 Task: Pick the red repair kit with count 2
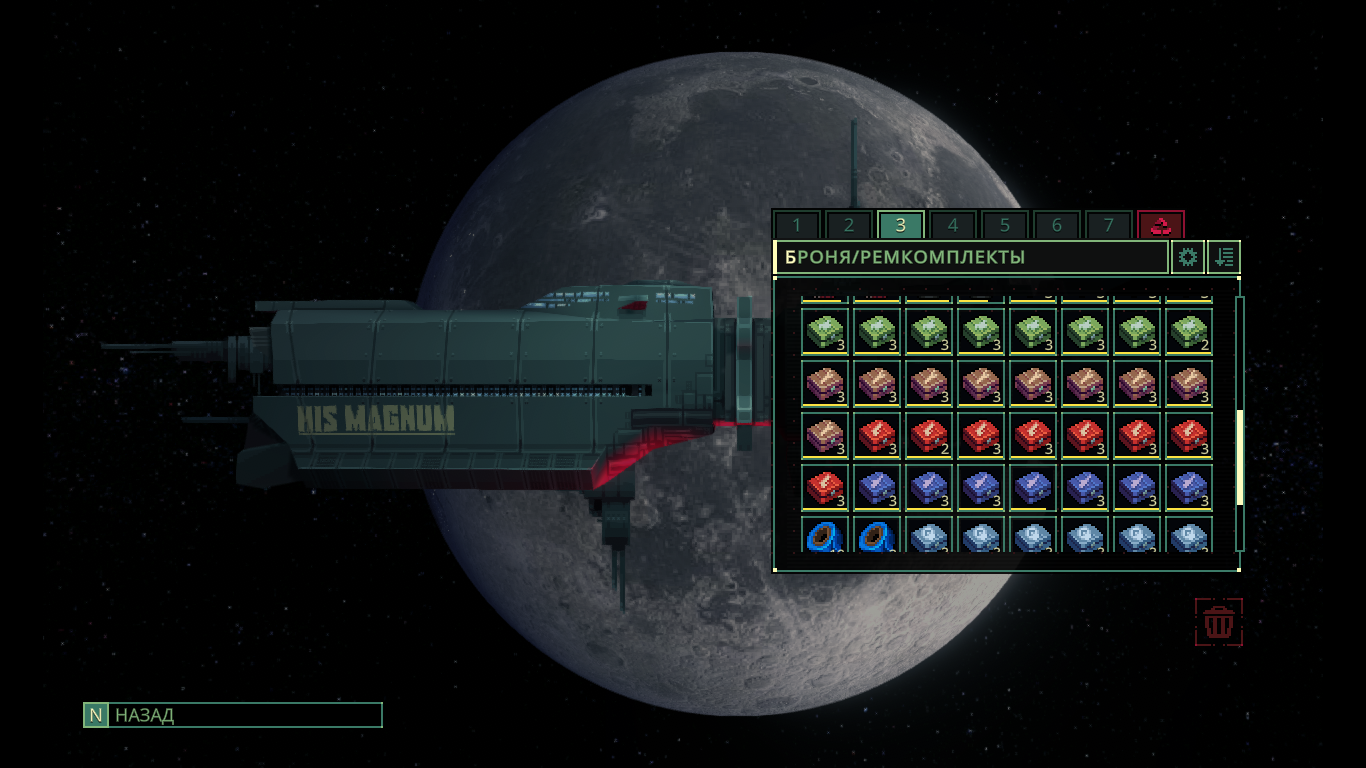(x=929, y=436)
